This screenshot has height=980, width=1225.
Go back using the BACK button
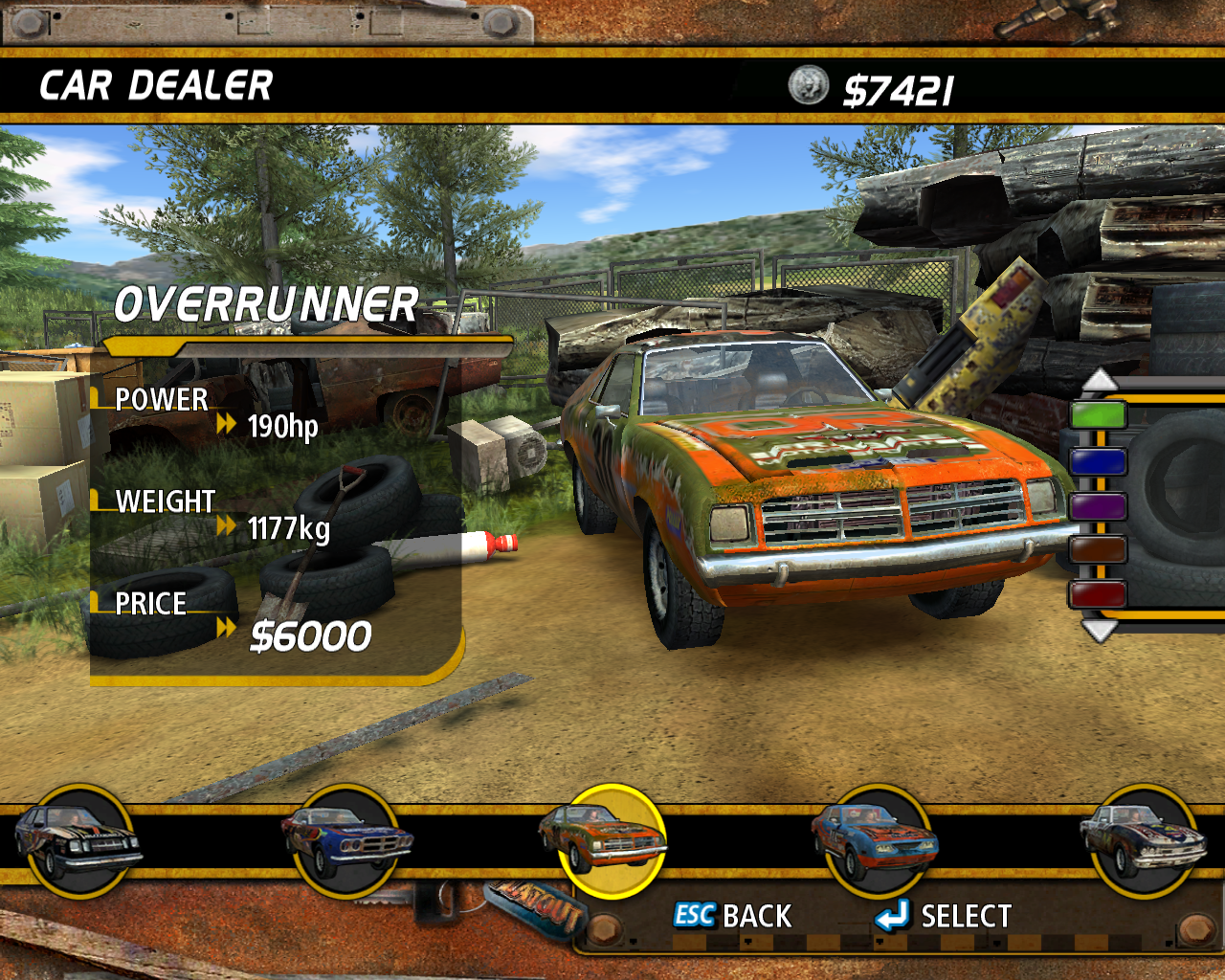click(x=734, y=916)
